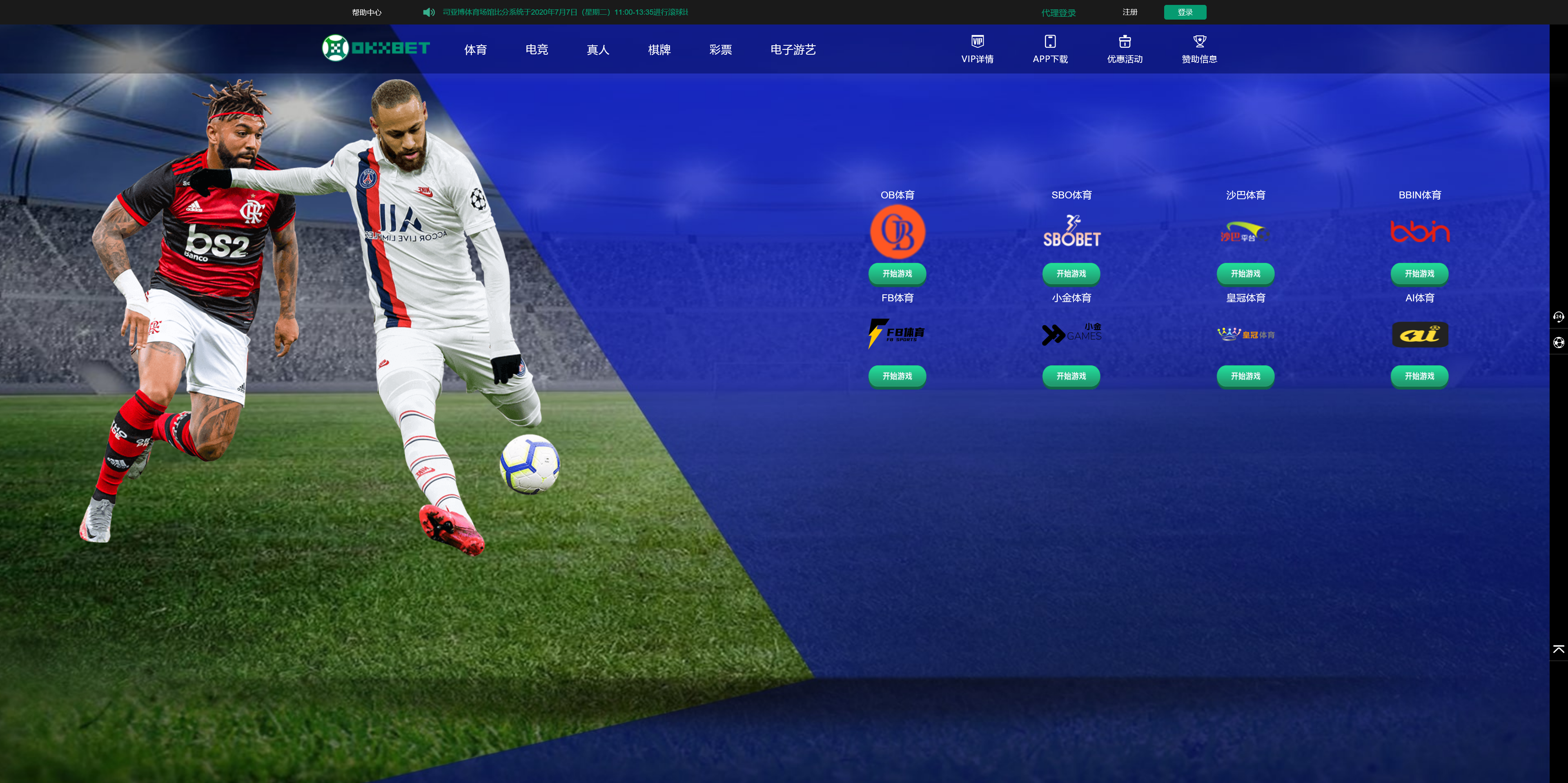Click the green 登录 login button
Image resolution: width=1568 pixels, height=783 pixels.
(x=1185, y=12)
